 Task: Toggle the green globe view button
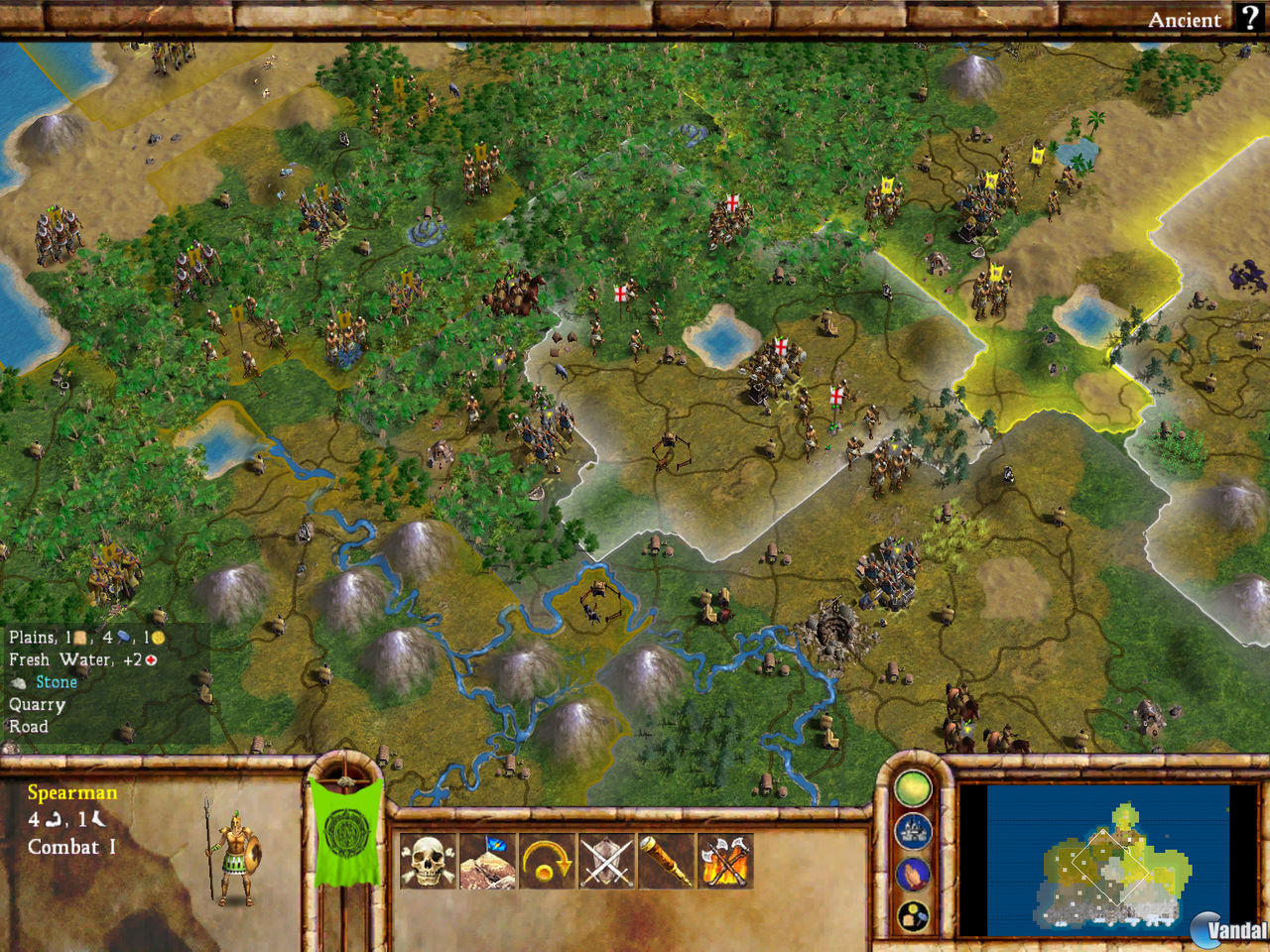pyautogui.click(x=913, y=787)
